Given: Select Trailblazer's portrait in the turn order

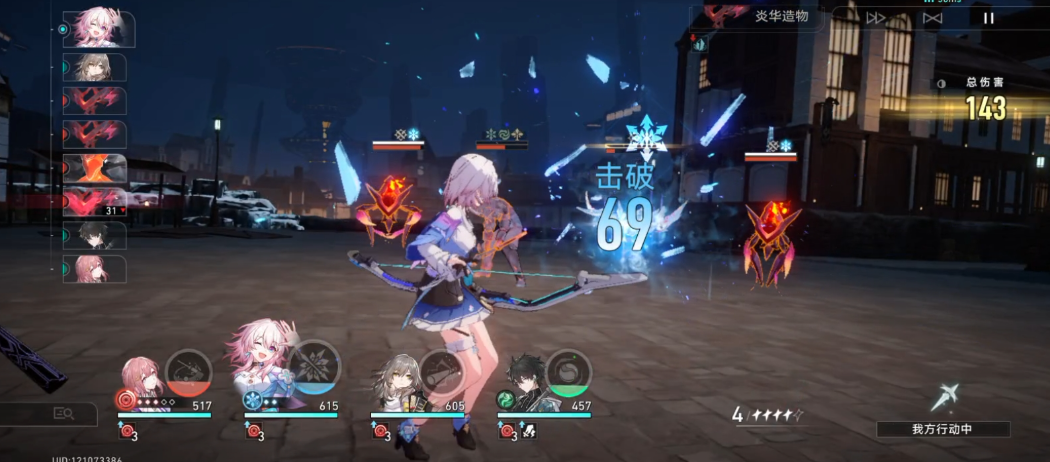Looking at the screenshot, I should click(x=96, y=67).
